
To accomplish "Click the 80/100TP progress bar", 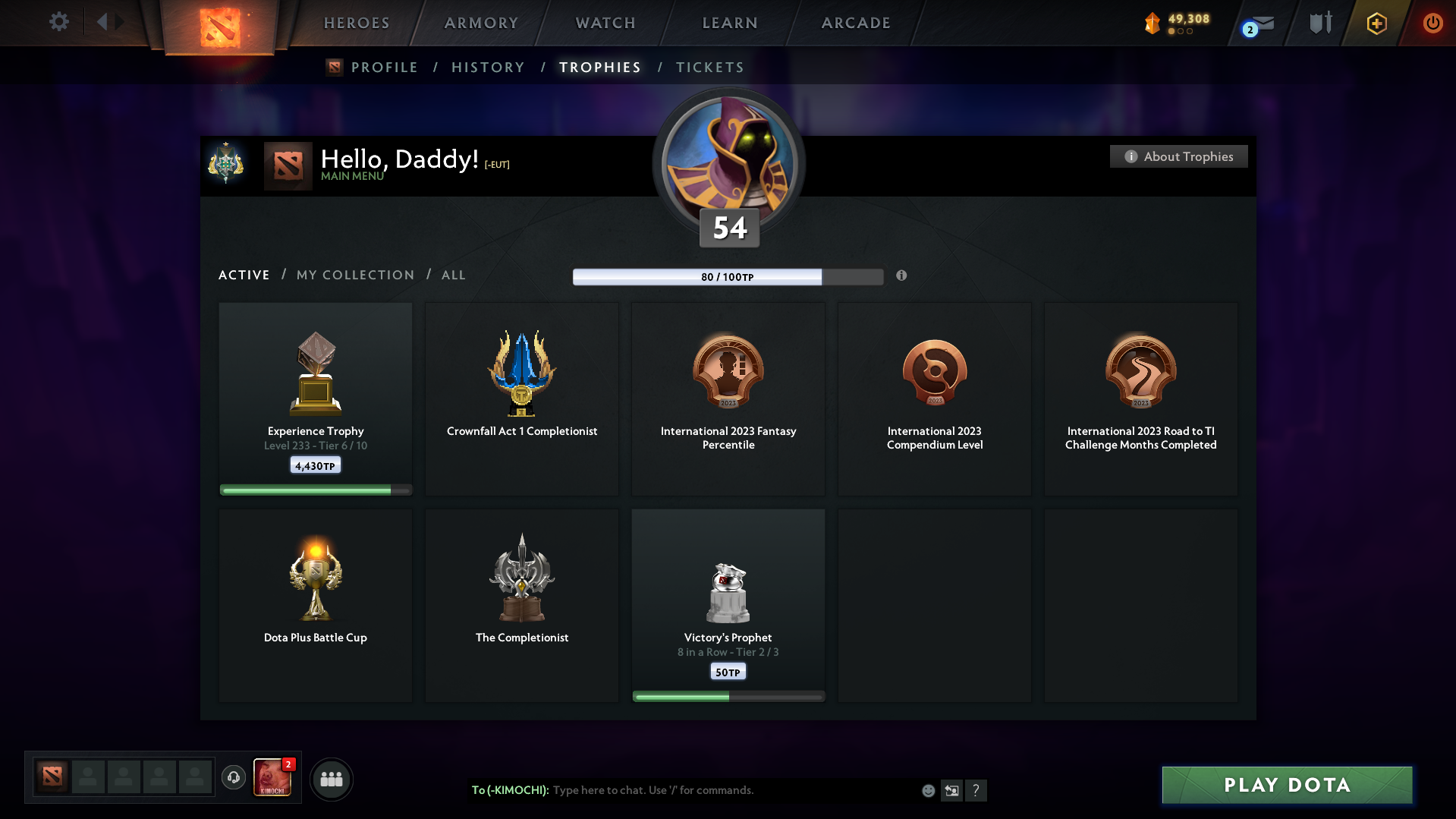I will pyautogui.click(x=728, y=277).
